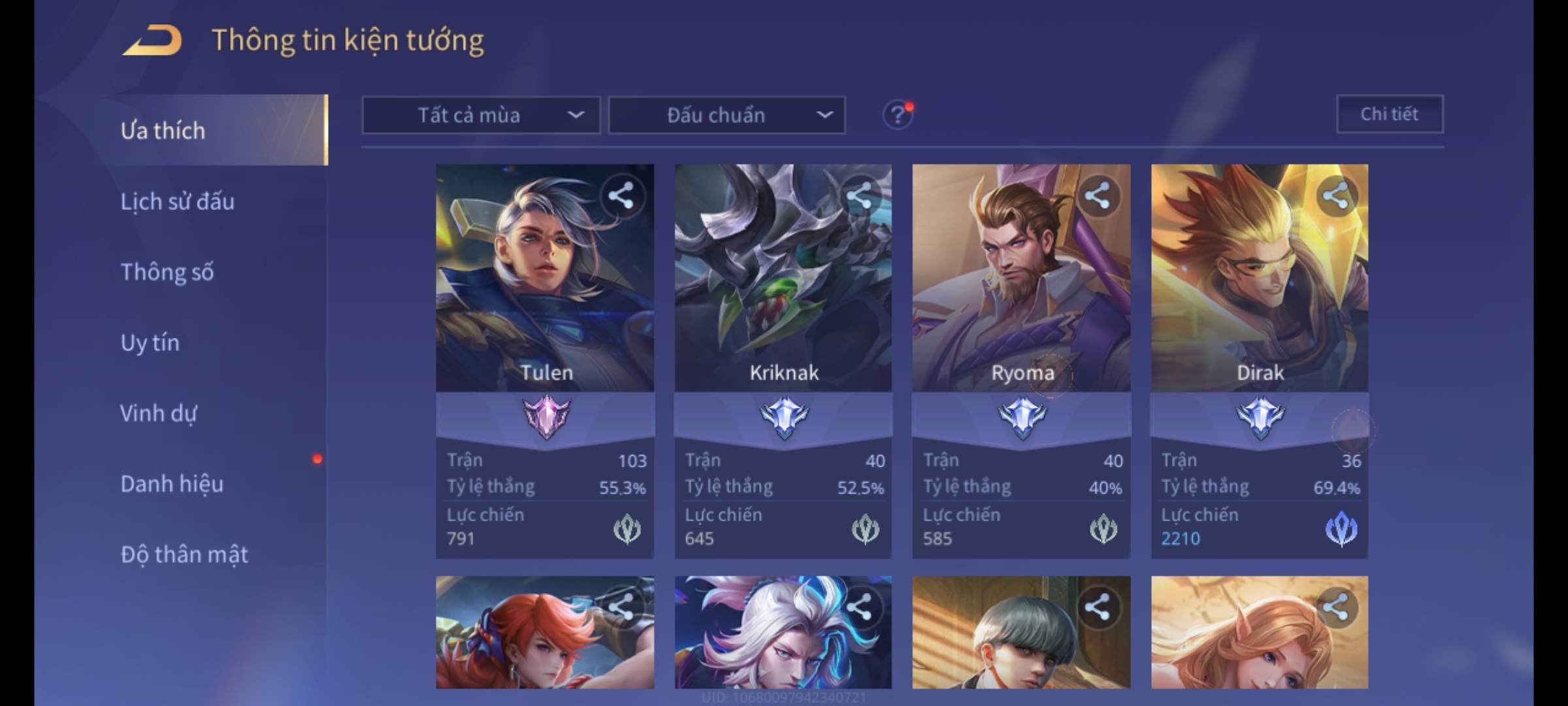Expand the Tất cả mùa dropdown
Screen dimensions: 1568x706
pos(481,116)
